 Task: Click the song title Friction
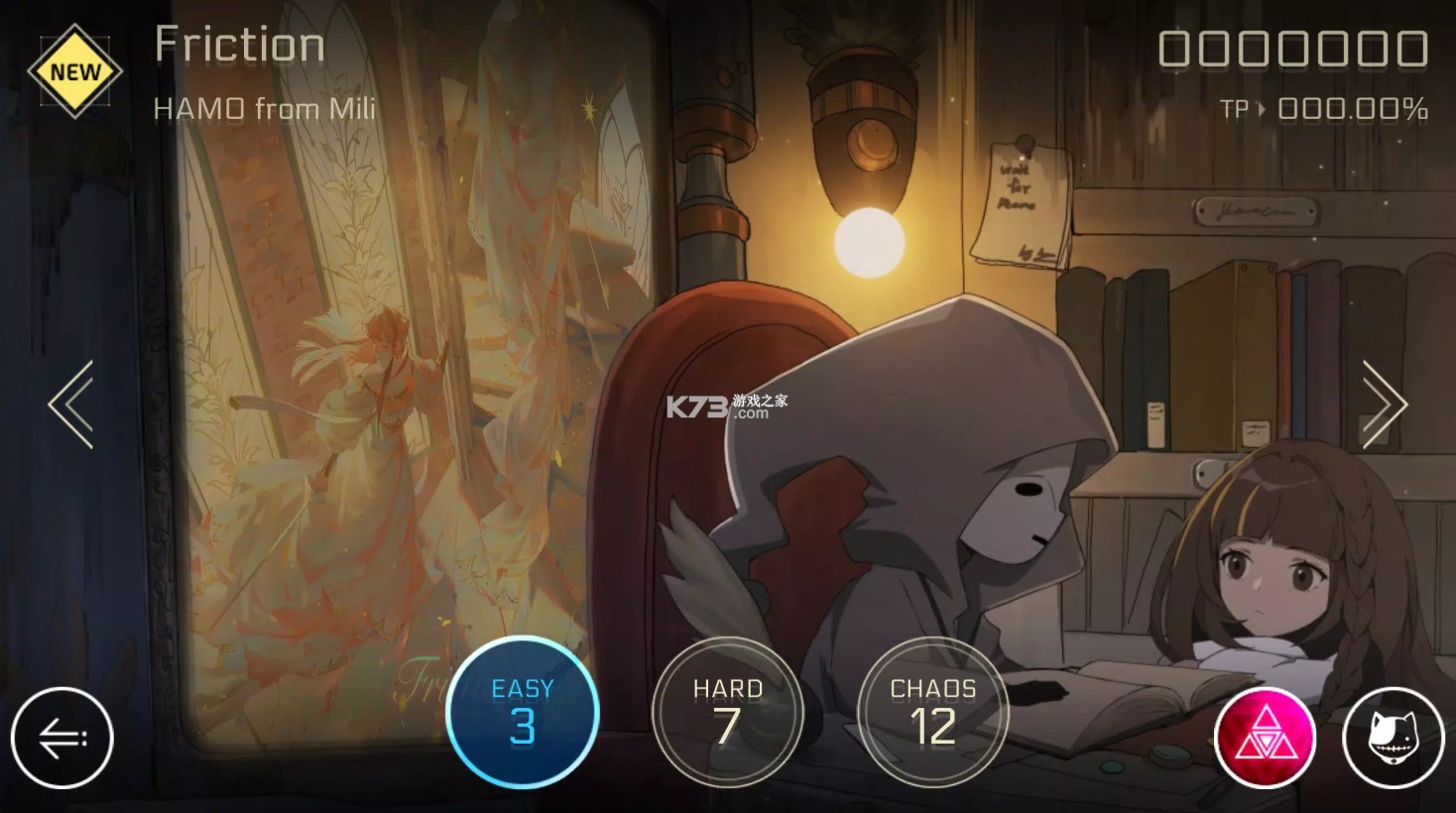coord(238,43)
